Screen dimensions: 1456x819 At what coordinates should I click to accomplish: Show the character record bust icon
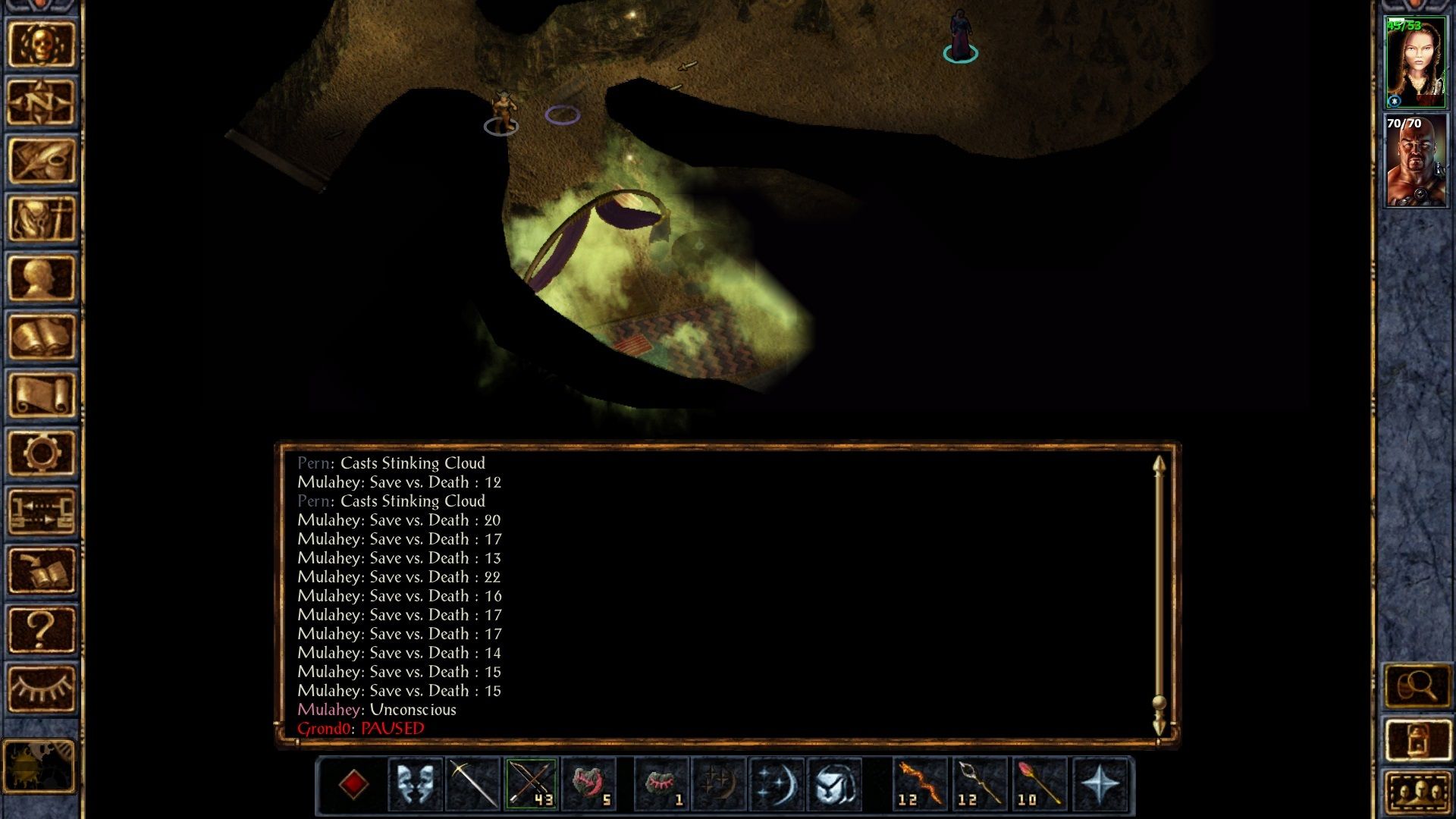[42, 278]
